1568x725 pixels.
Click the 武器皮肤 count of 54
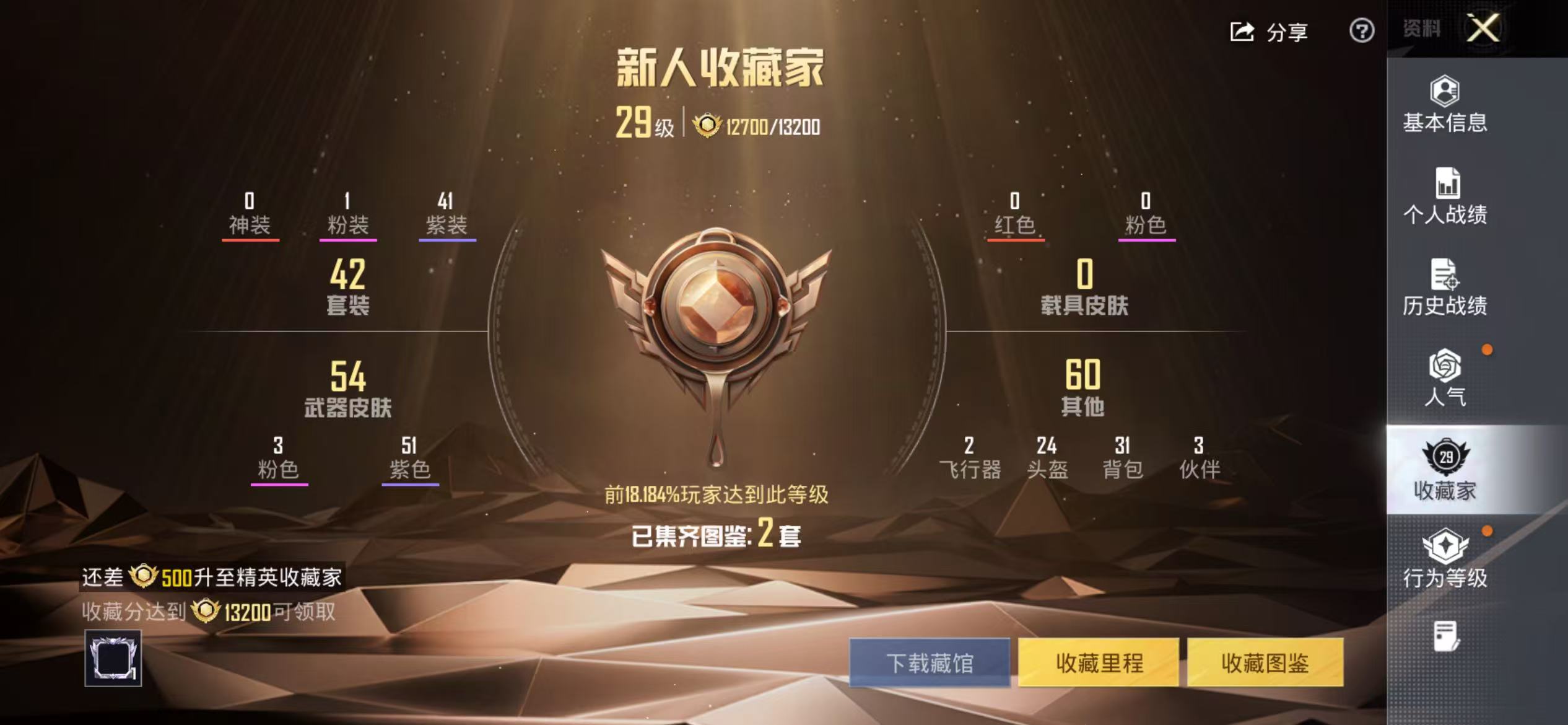(x=349, y=387)
